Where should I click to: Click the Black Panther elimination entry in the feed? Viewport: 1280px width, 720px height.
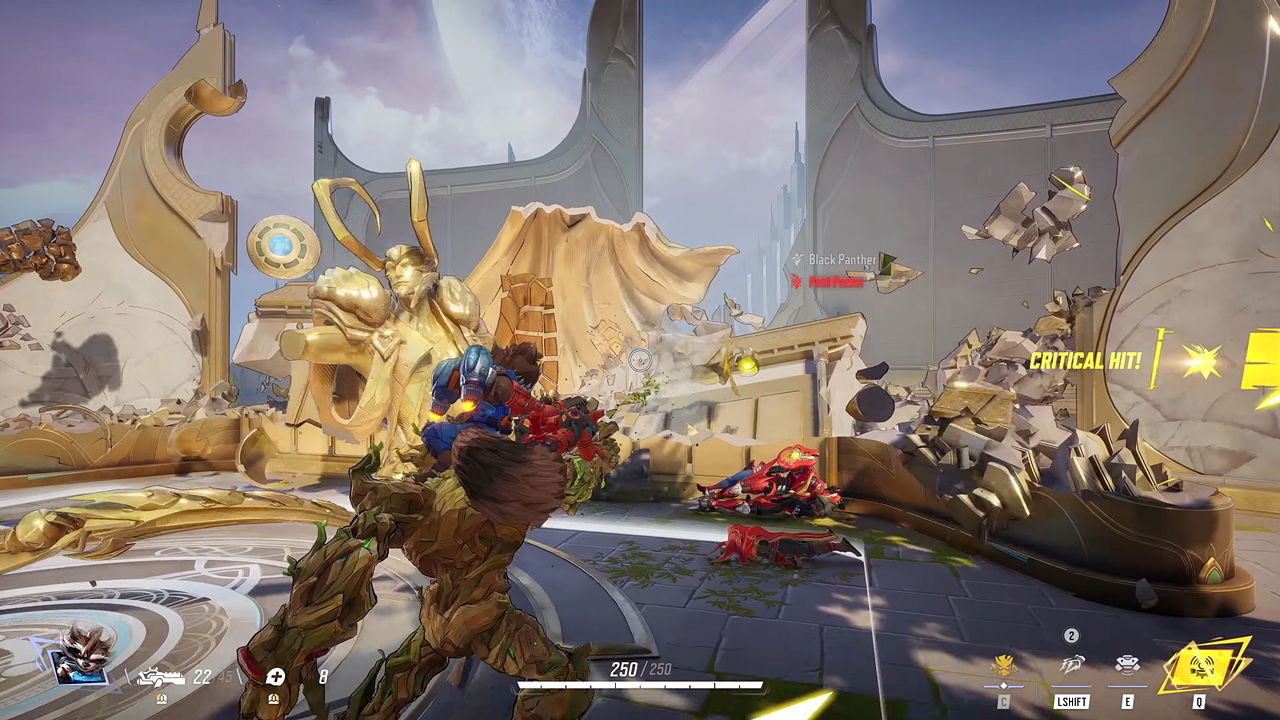click(x=842, y=257)
